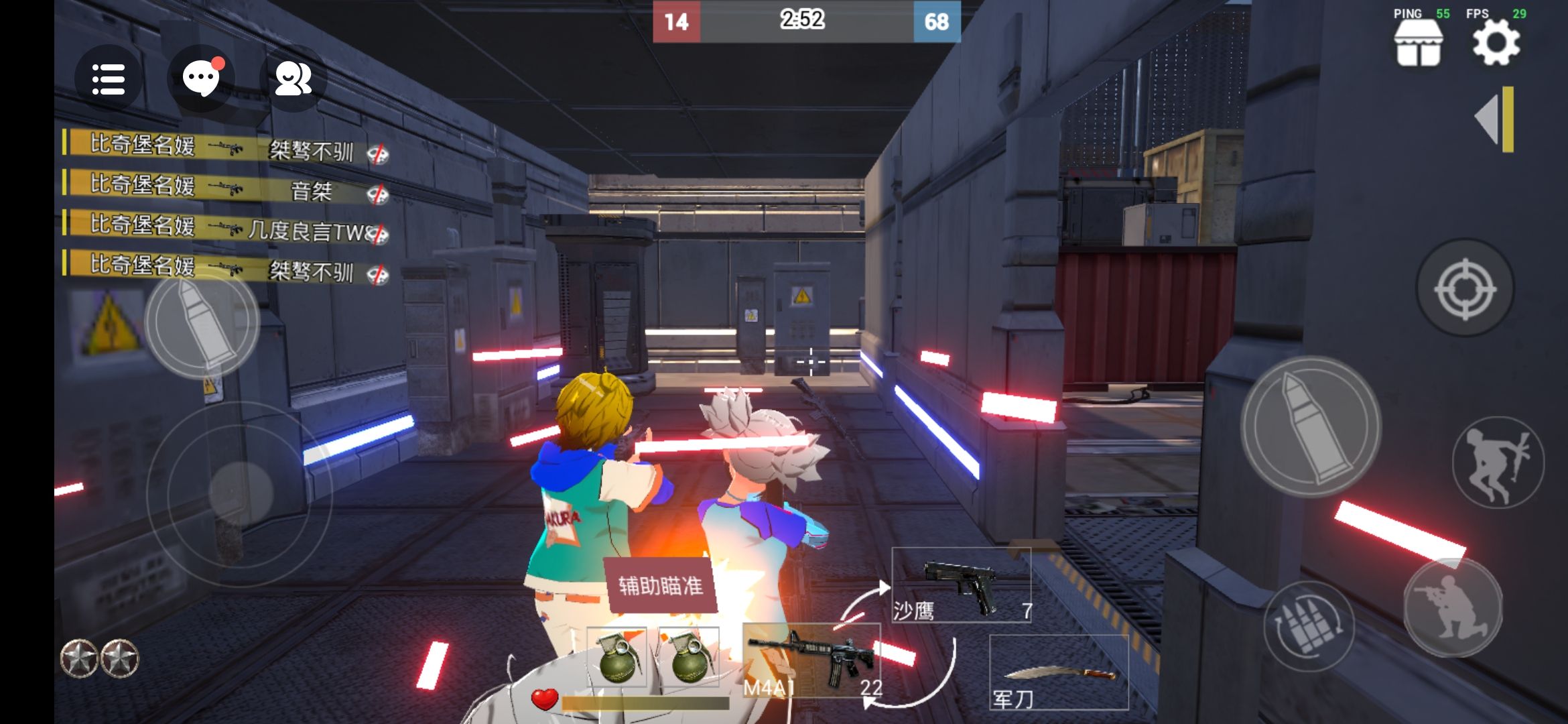This screenshot has height=724, width=1568.
Task: Click the jumping soldier button
Action: click(x=1498, y=463)
